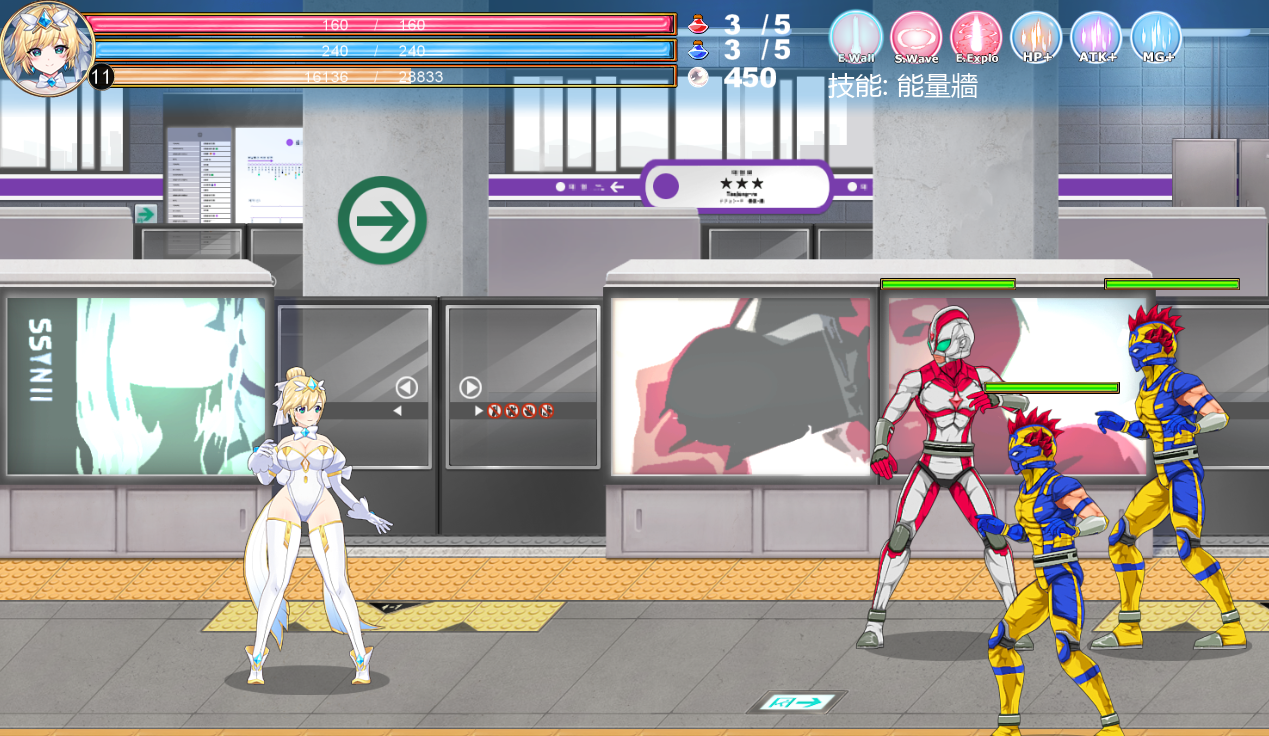The height and width of the screenshot is (736, 1269).
Task: Activate the E.Wall skill icon
Action: pyautogui.click(x=856, y=37)
